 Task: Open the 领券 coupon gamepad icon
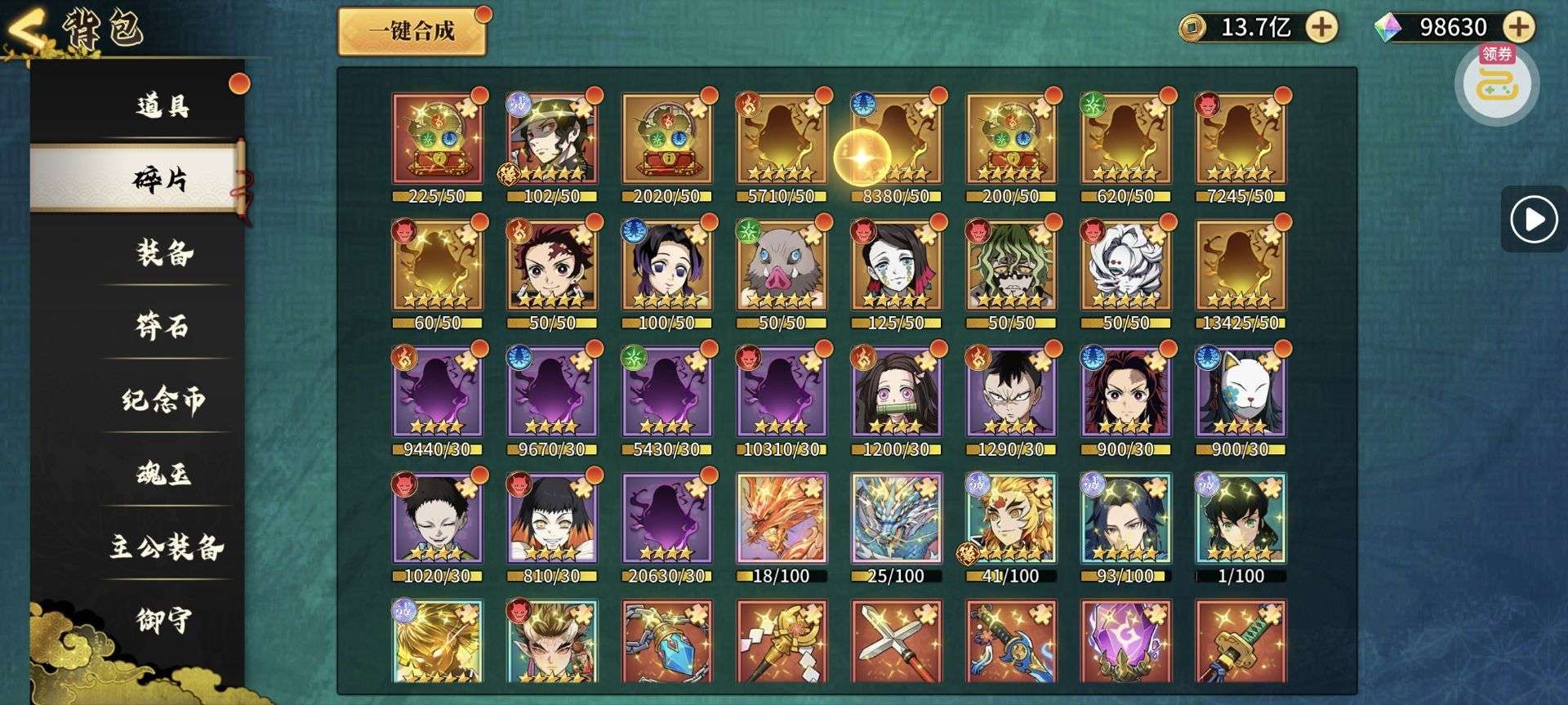(x=1496, y=84)
